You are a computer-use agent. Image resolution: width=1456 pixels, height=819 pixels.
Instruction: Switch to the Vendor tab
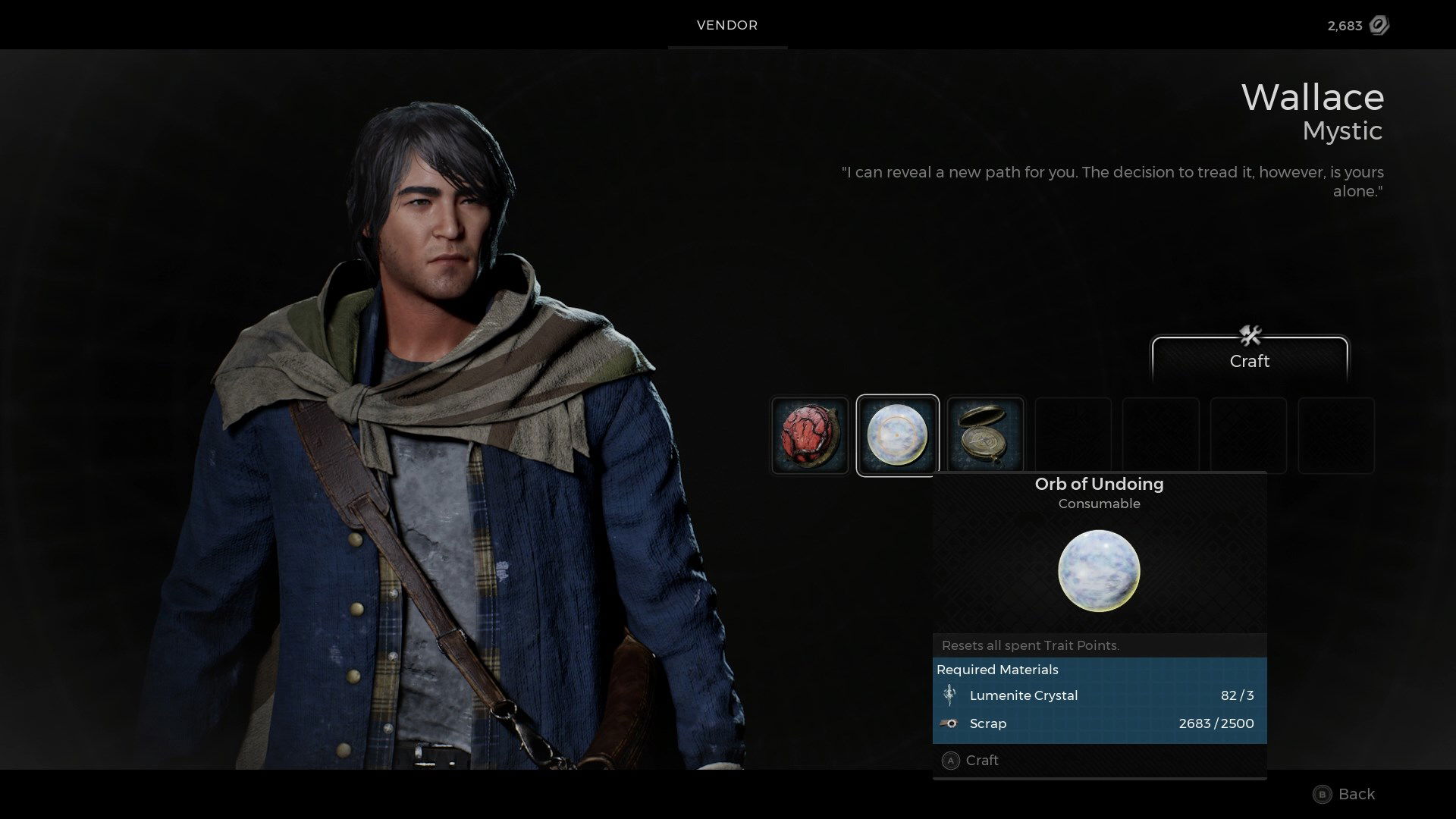click(727, 25)
